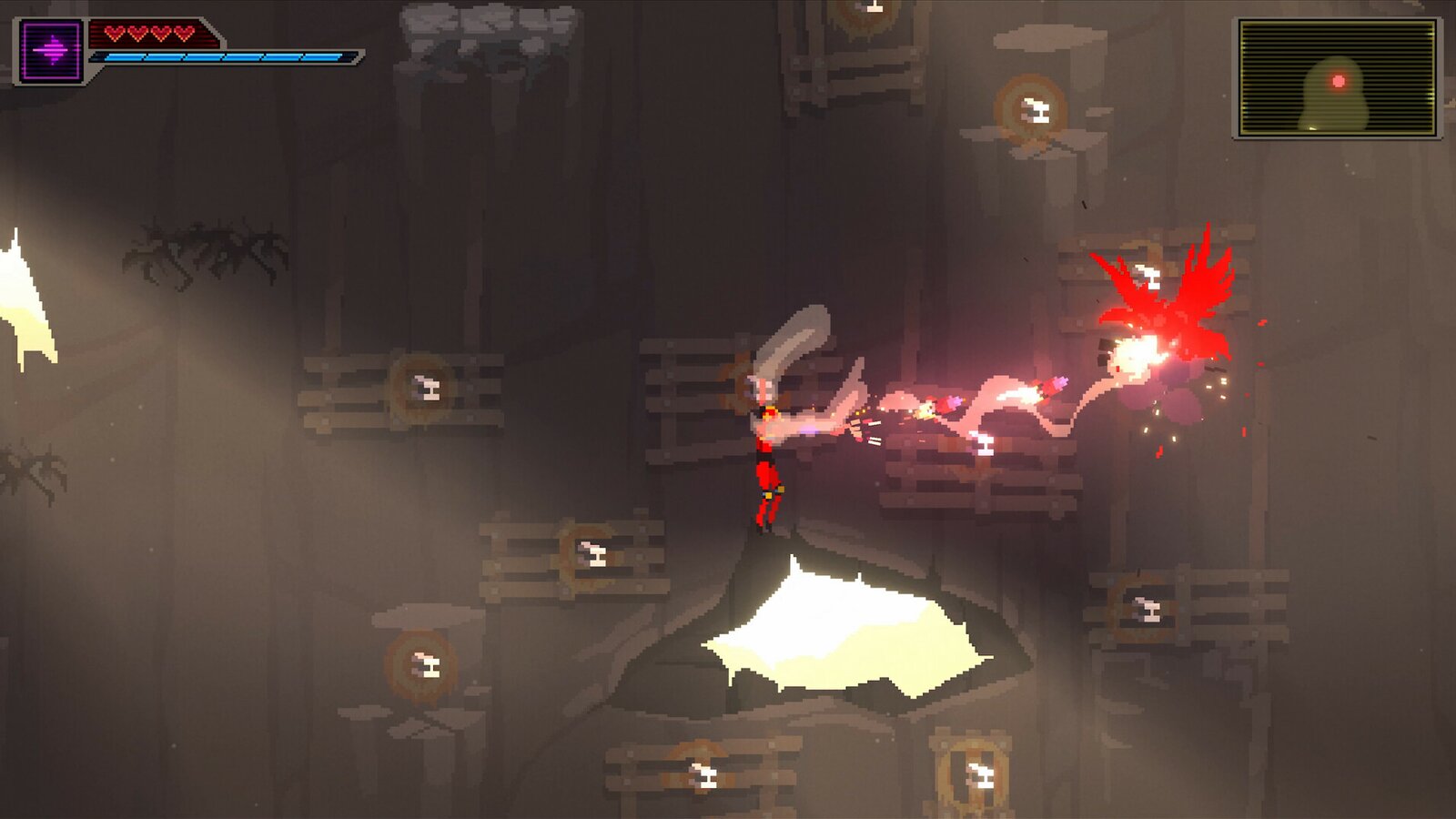This screenshot has height=819, width=1456.
Task: Open the minimap in the corner
Action: (x=1337, y=78)
